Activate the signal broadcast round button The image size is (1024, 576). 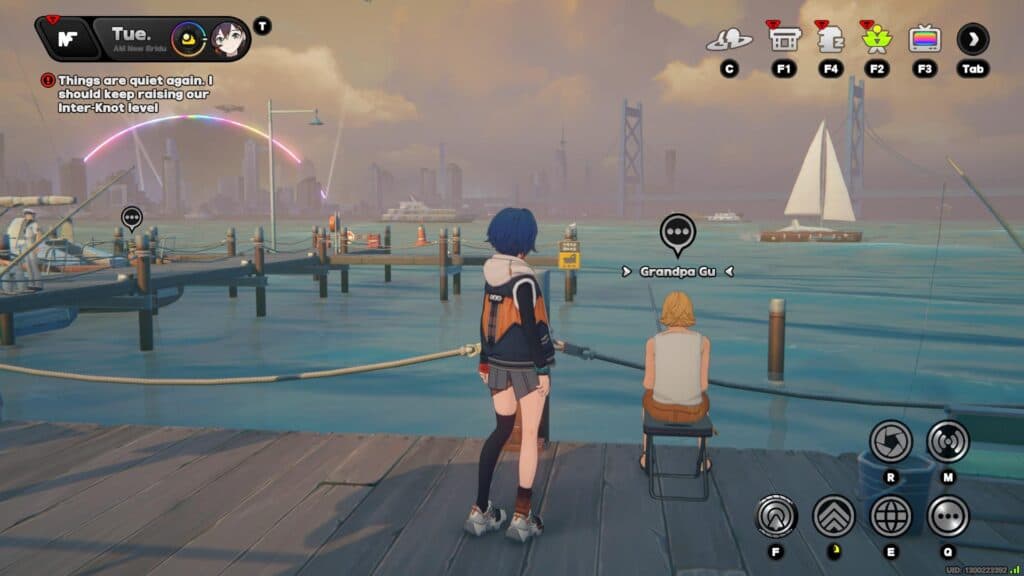pos(947,441)
